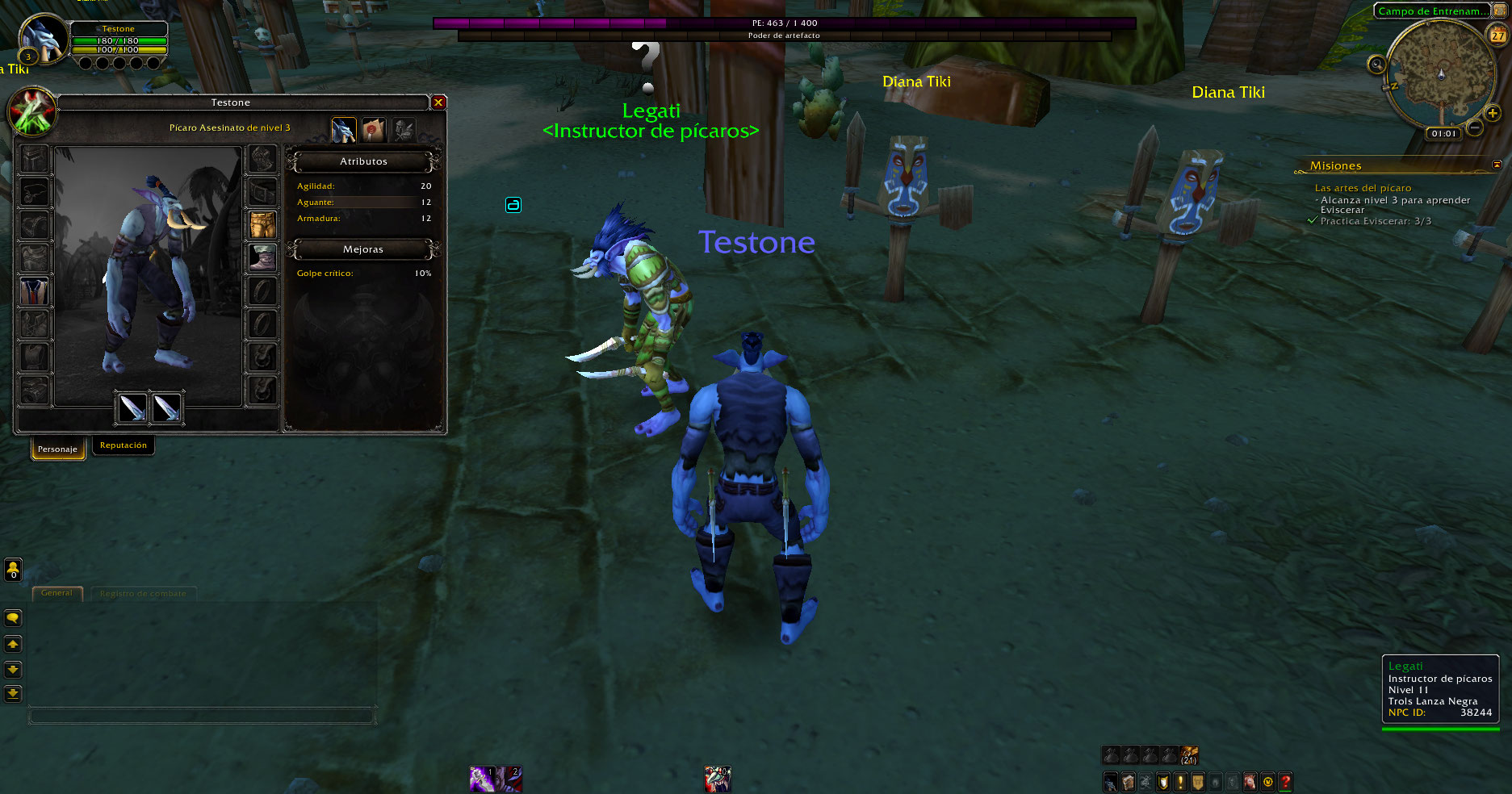Open the help menu red question mark

click(x=1285, y=781)
